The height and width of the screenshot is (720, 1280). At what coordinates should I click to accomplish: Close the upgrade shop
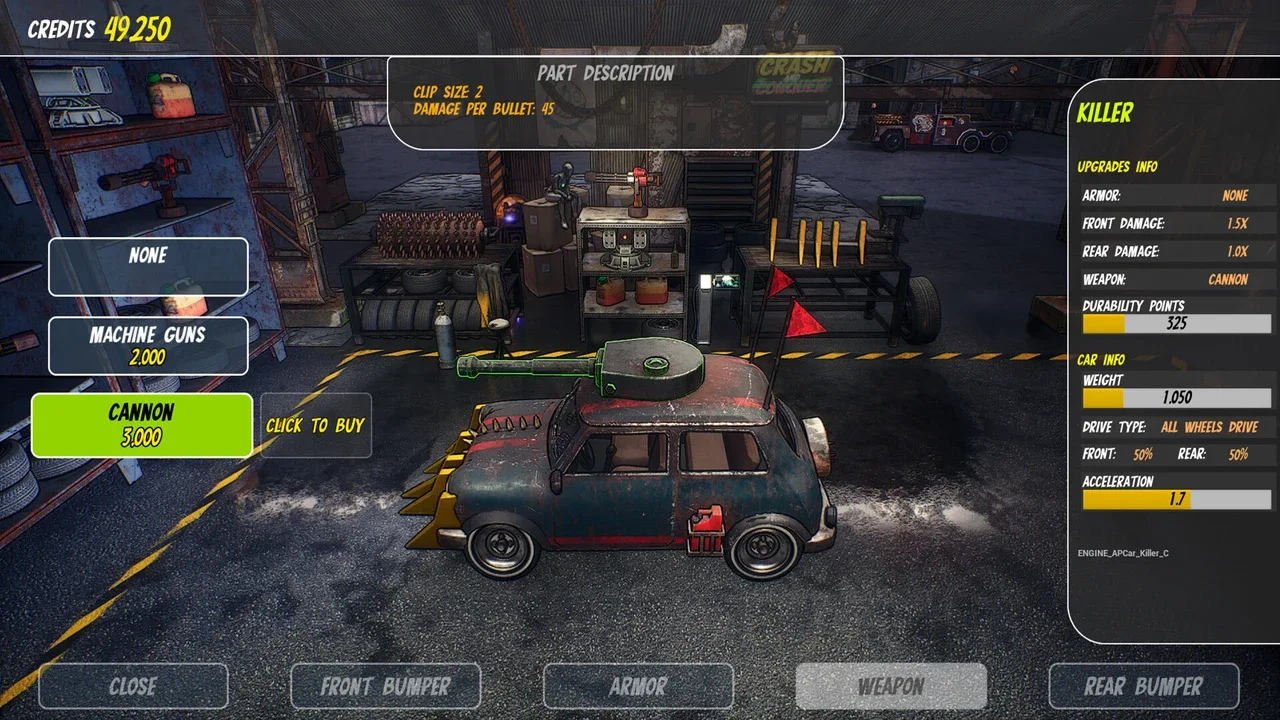pyautogui.click(x=133, y=686)
